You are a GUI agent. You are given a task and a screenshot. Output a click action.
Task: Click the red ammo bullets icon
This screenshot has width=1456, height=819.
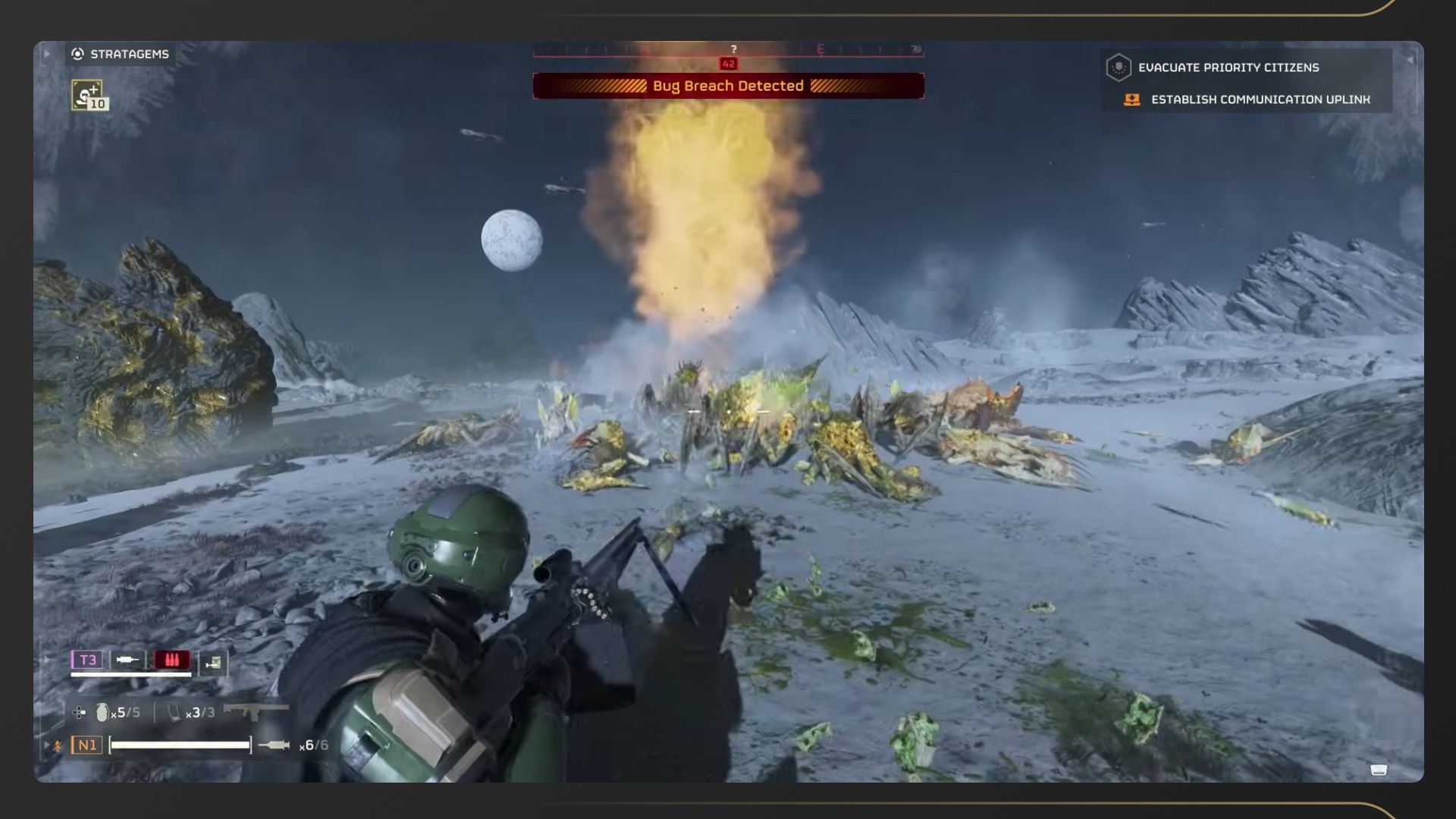coord(171,660)
